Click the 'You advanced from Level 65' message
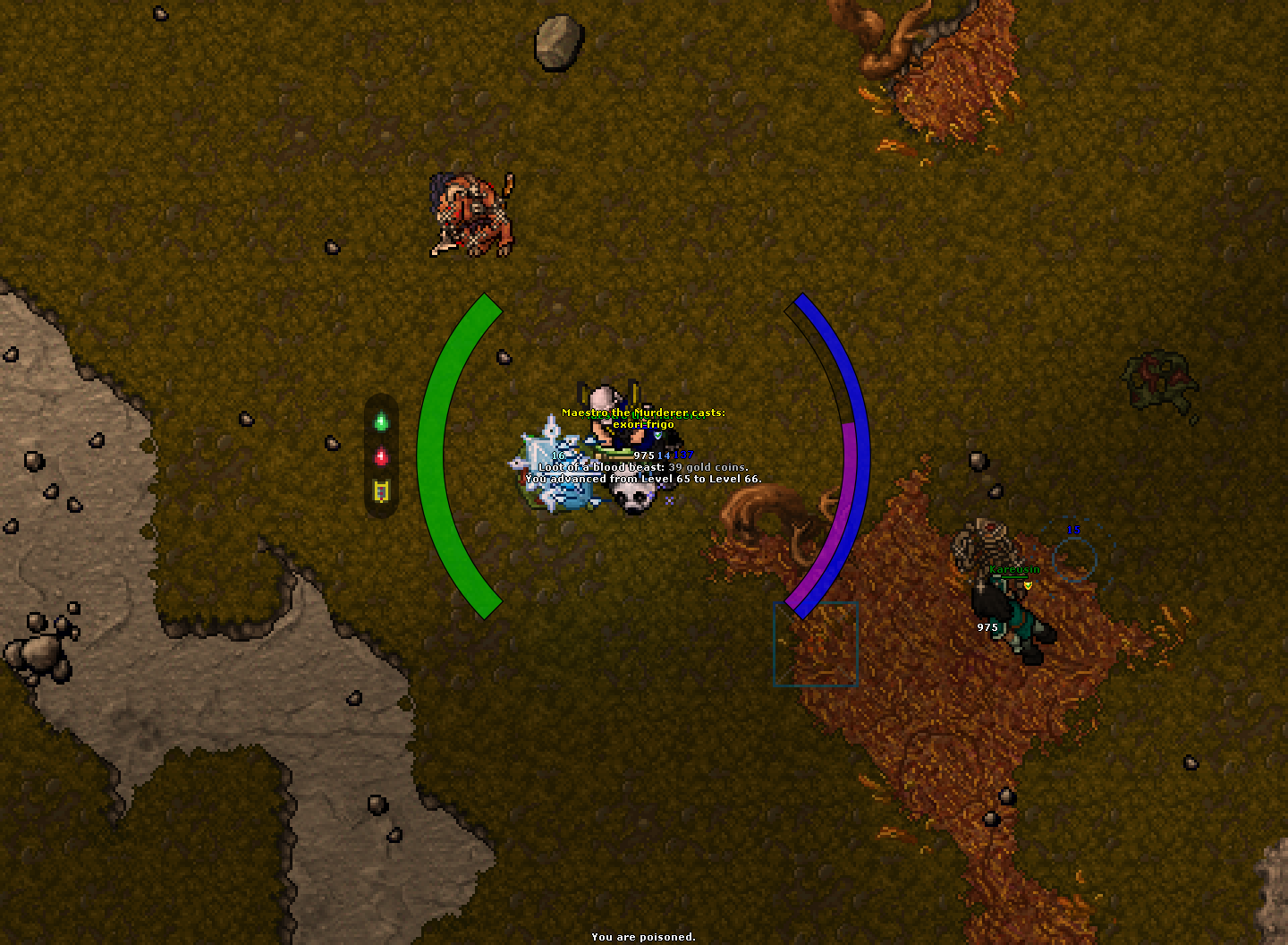 click(x=644, y=480)
